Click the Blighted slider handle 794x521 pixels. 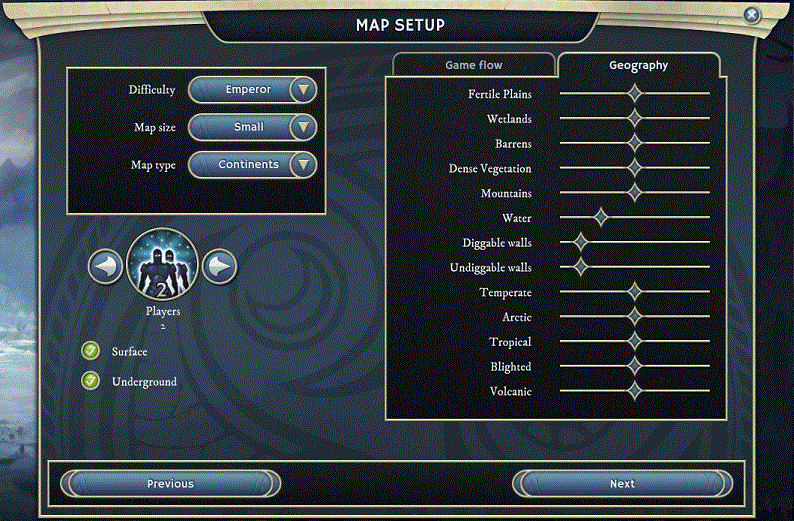pyautogui.click(x=634, y=366)
